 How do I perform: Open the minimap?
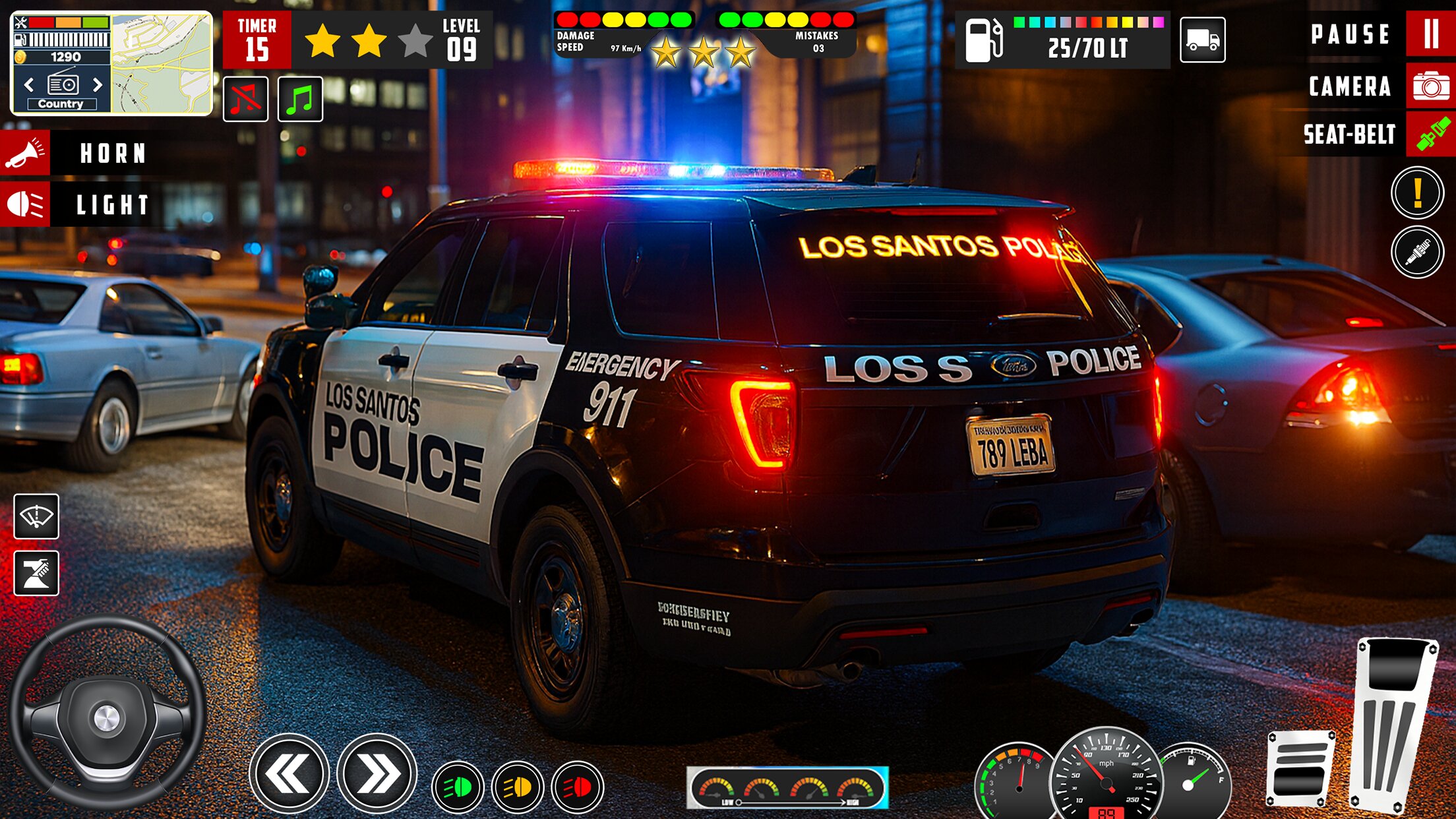162,63
